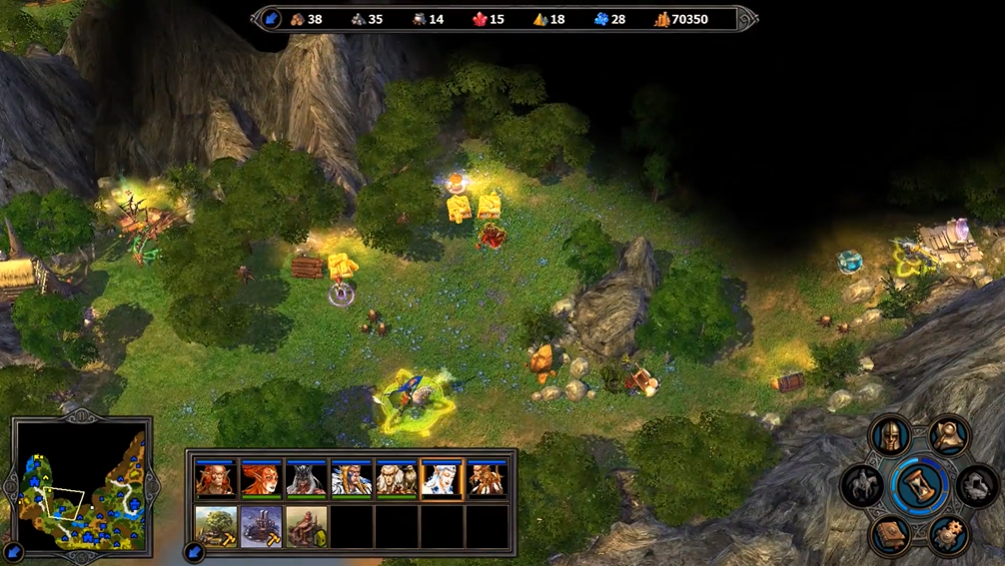The image size is (1005, 566).
Task: Collapse the resource bar with its blue arrow
Action: click(271, 19)
